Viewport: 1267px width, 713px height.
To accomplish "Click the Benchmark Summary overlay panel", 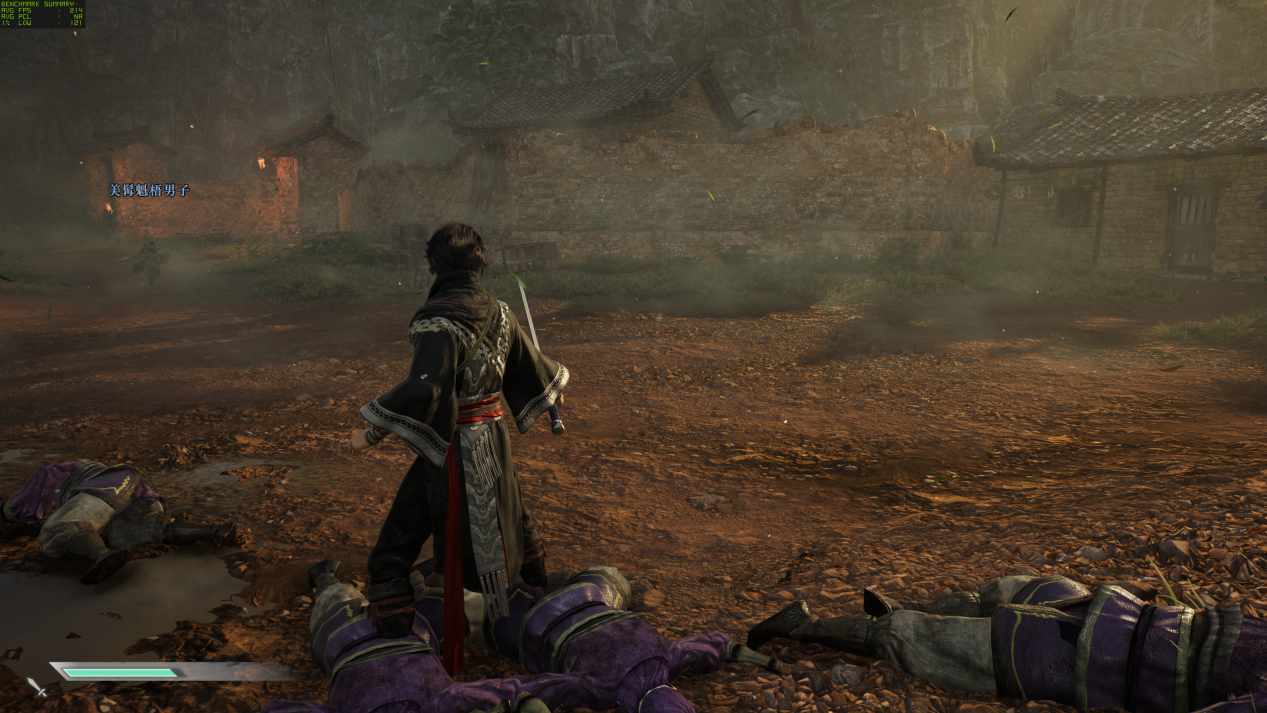I will (42, 14).
